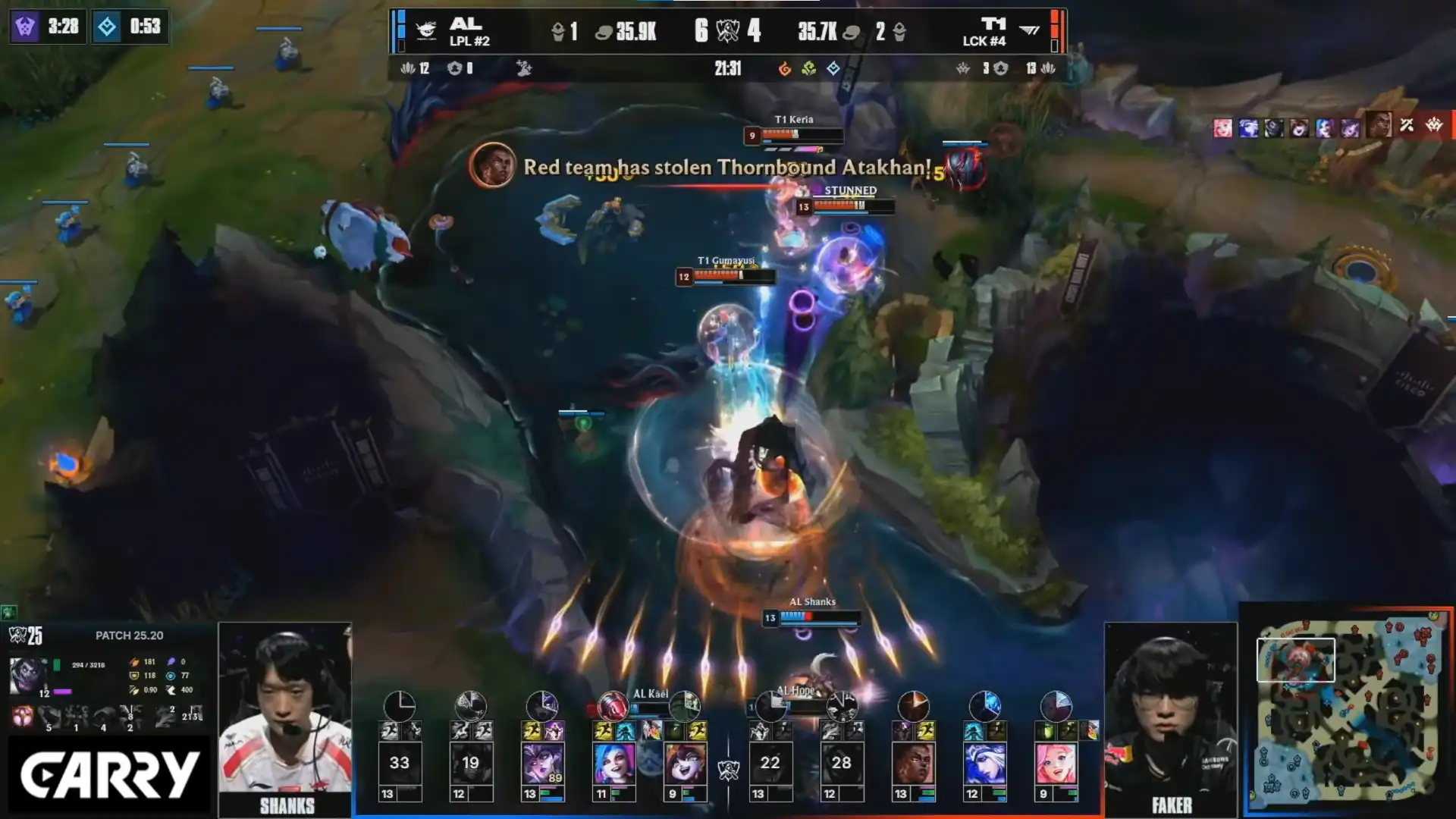Viewport: 1456px width, 819px height.
Task: Select the Jinx champion portrait
Action: click(613, 763)
